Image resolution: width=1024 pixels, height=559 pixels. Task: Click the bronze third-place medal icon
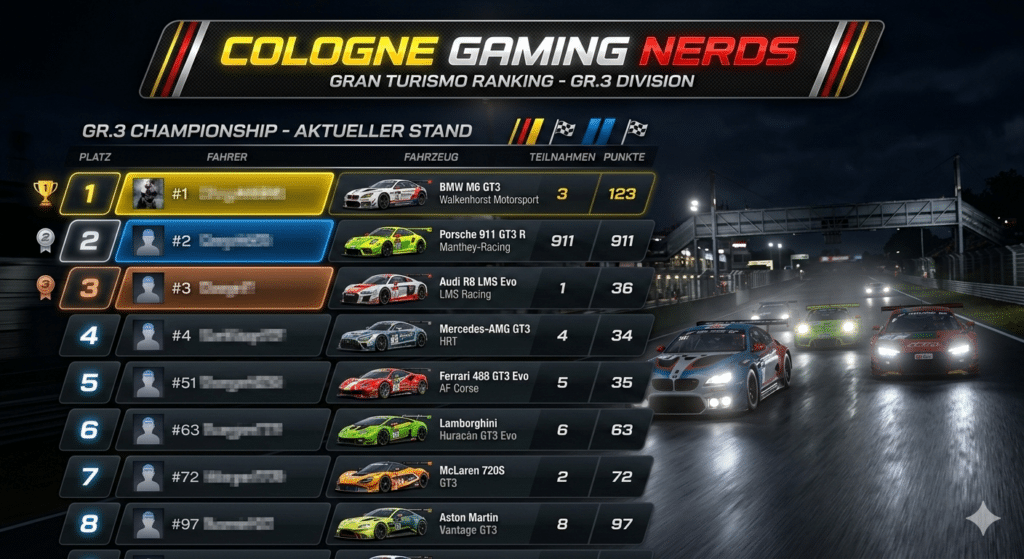coord(44,288)
